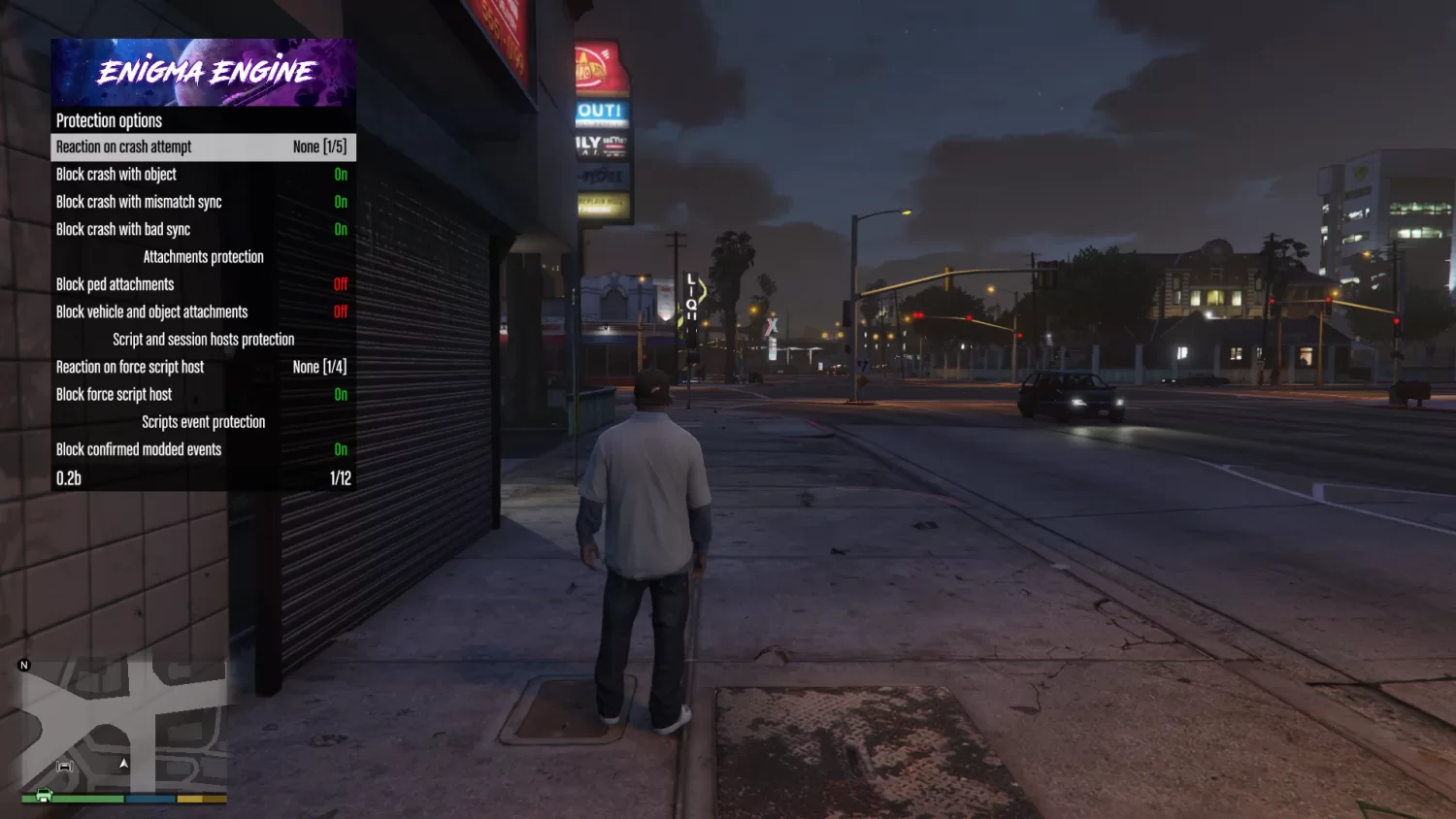Select Reaction on crash attempt option

point(203,147)
